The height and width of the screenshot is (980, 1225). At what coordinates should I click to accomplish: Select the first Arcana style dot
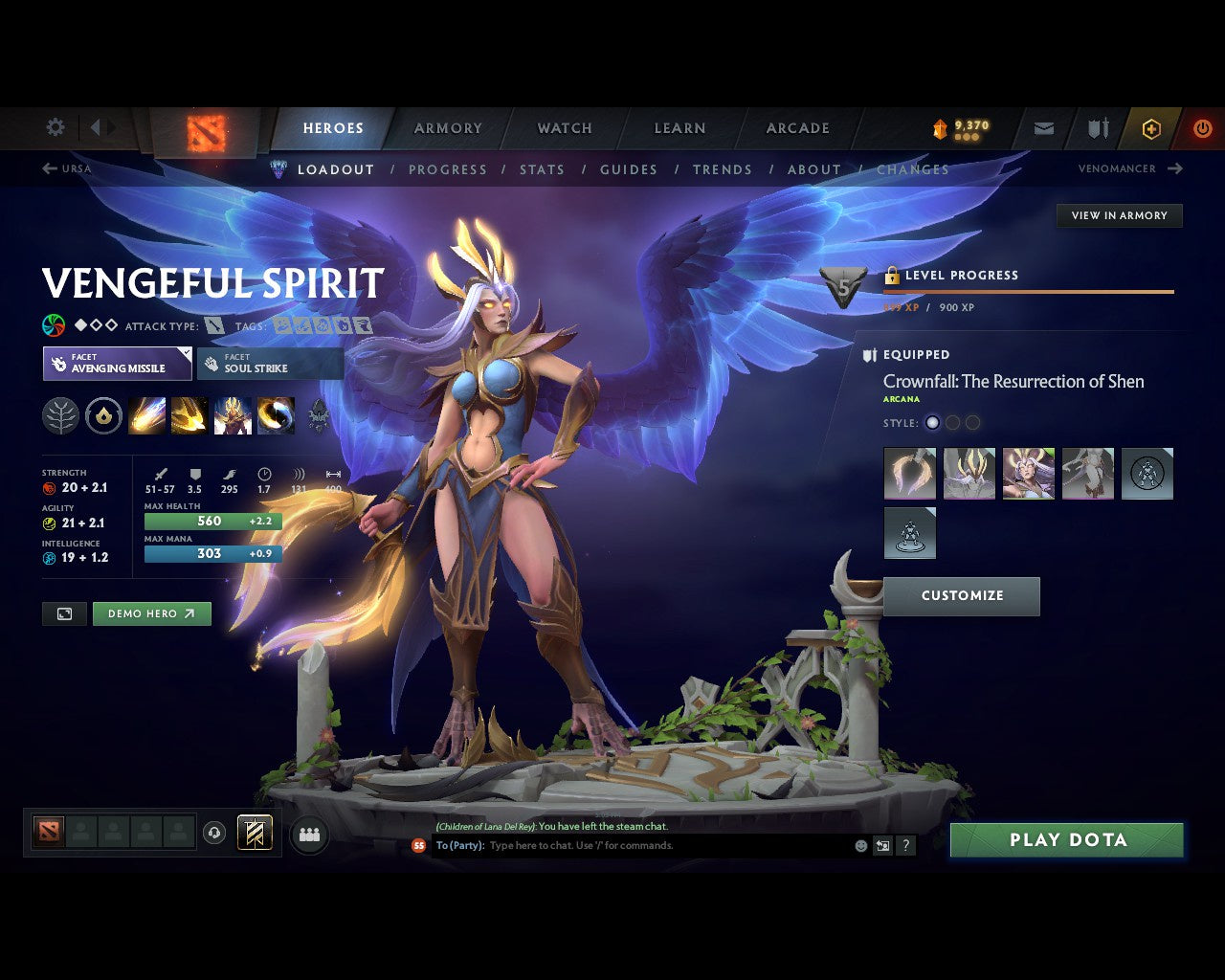pyautogui.click(x=931, y=422)
